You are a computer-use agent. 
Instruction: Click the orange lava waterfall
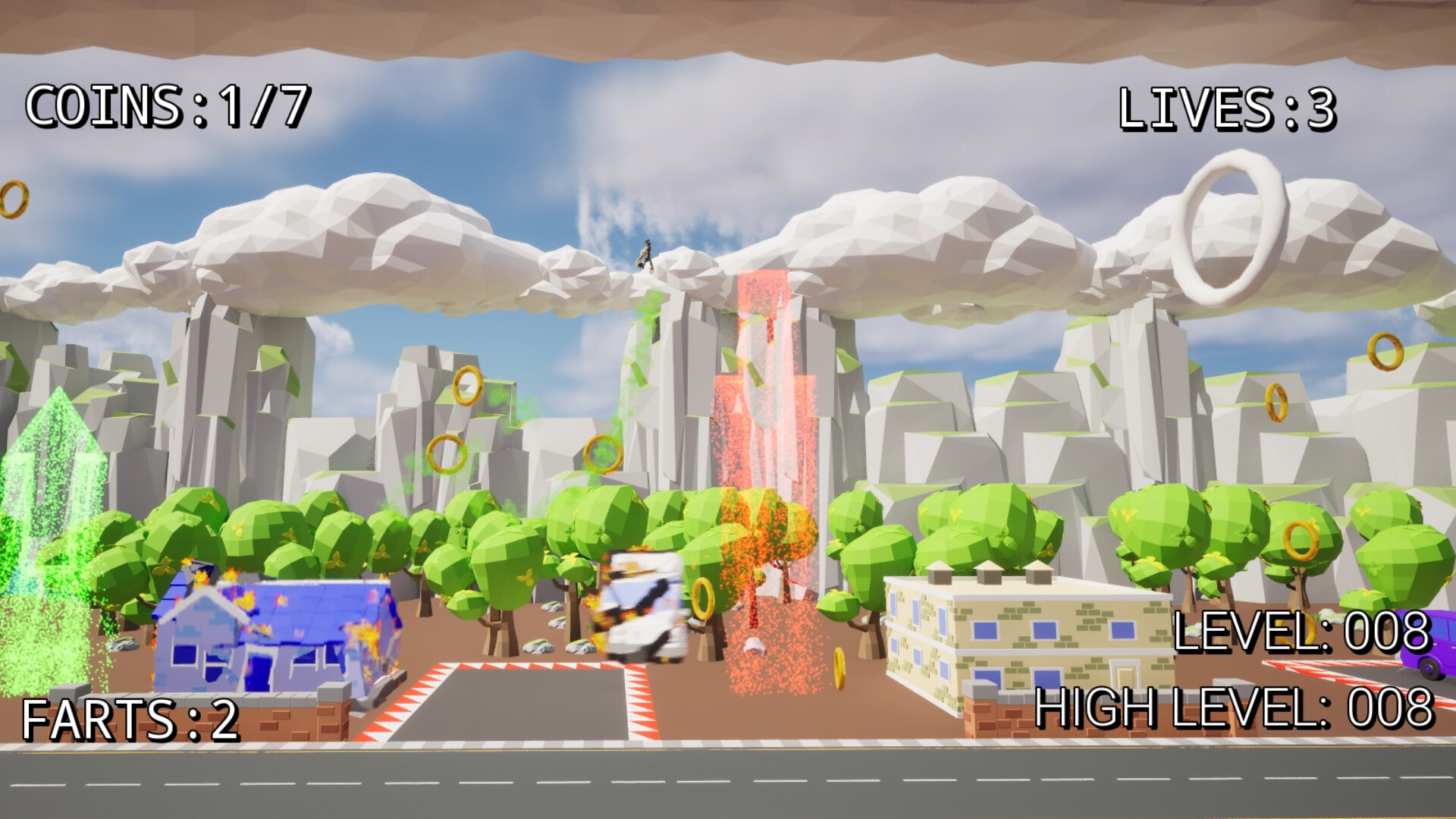click(x=766, y=455)
